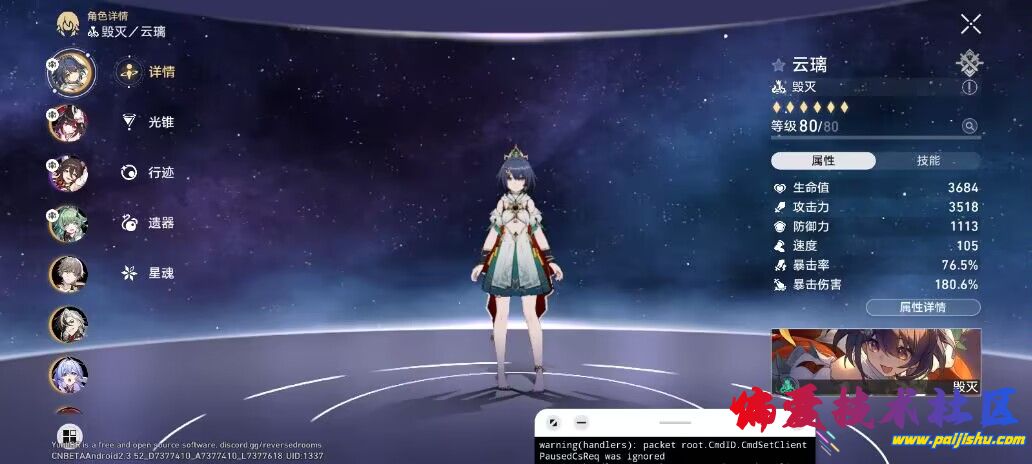
Task: Click the 属性详情 stat details button
Action: [x=922, y=307]
